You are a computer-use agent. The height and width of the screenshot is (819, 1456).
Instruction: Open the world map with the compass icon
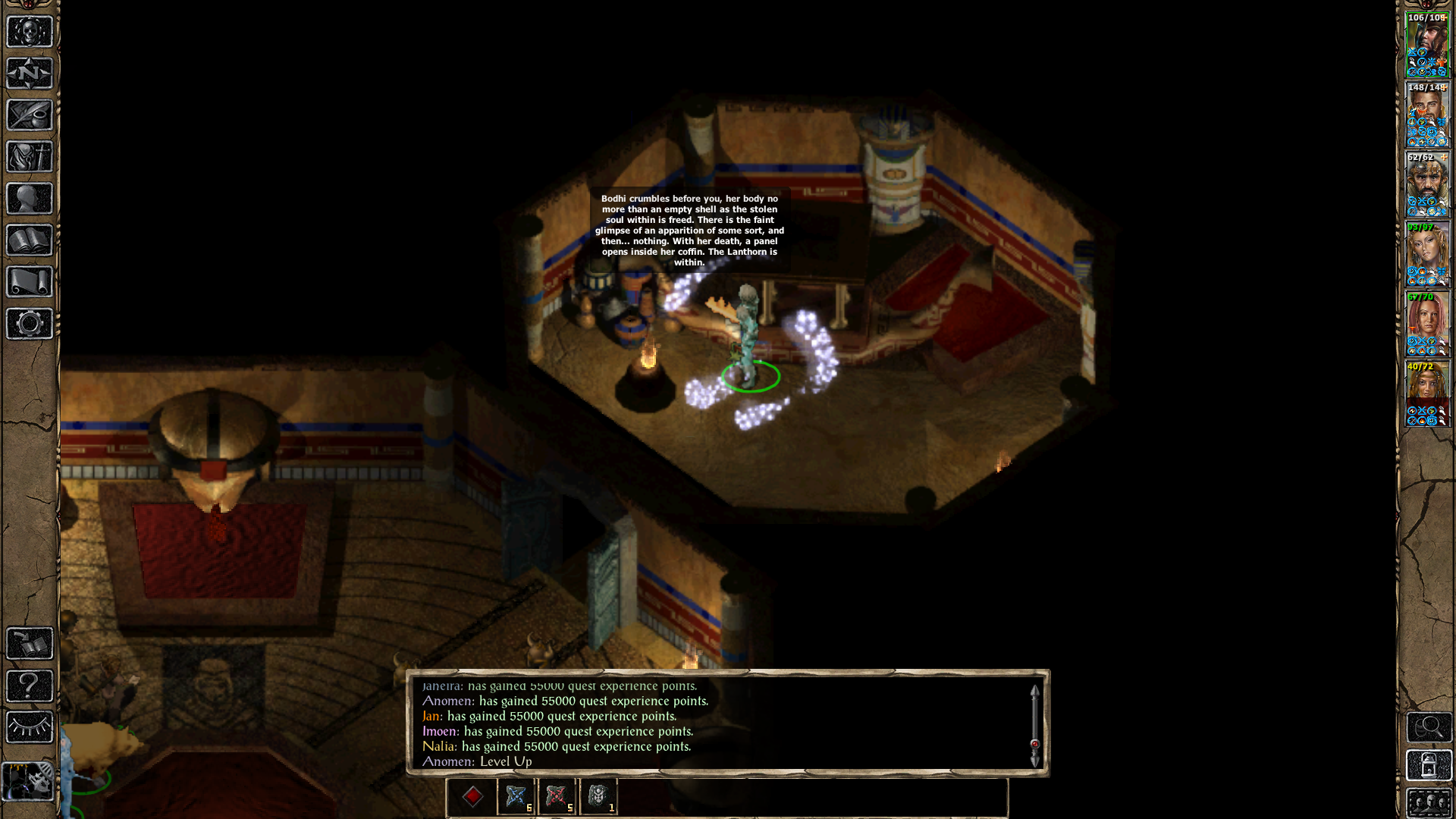(29, 73)
